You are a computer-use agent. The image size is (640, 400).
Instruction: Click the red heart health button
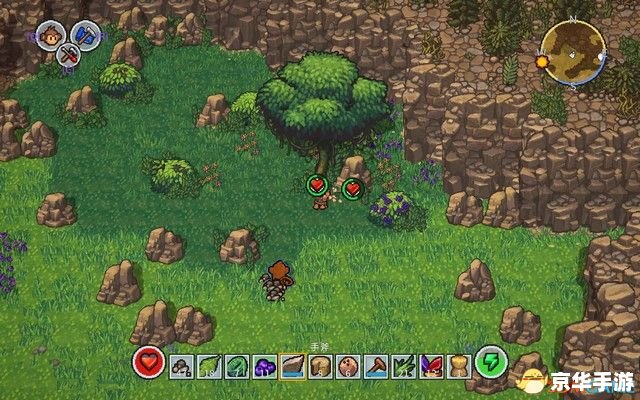click(x=150, y=362)
